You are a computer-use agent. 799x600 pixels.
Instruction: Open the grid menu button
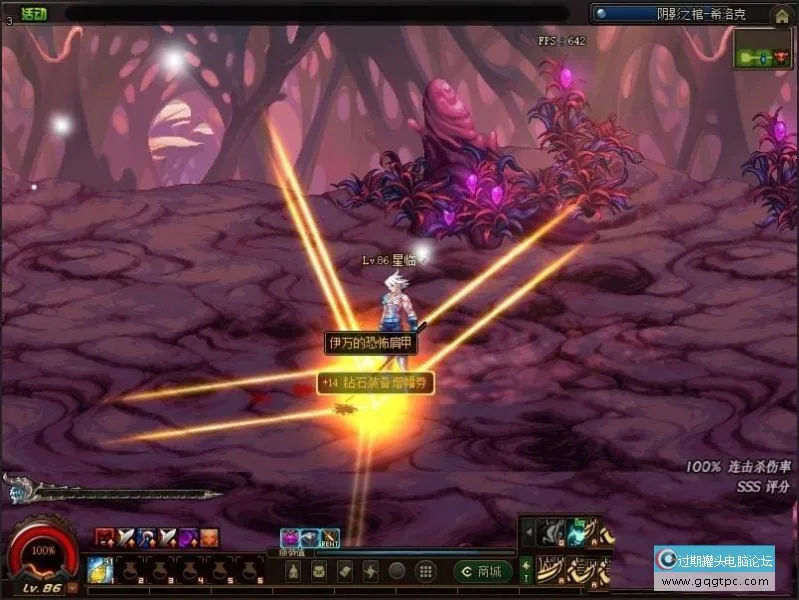[x=424, y=571]
